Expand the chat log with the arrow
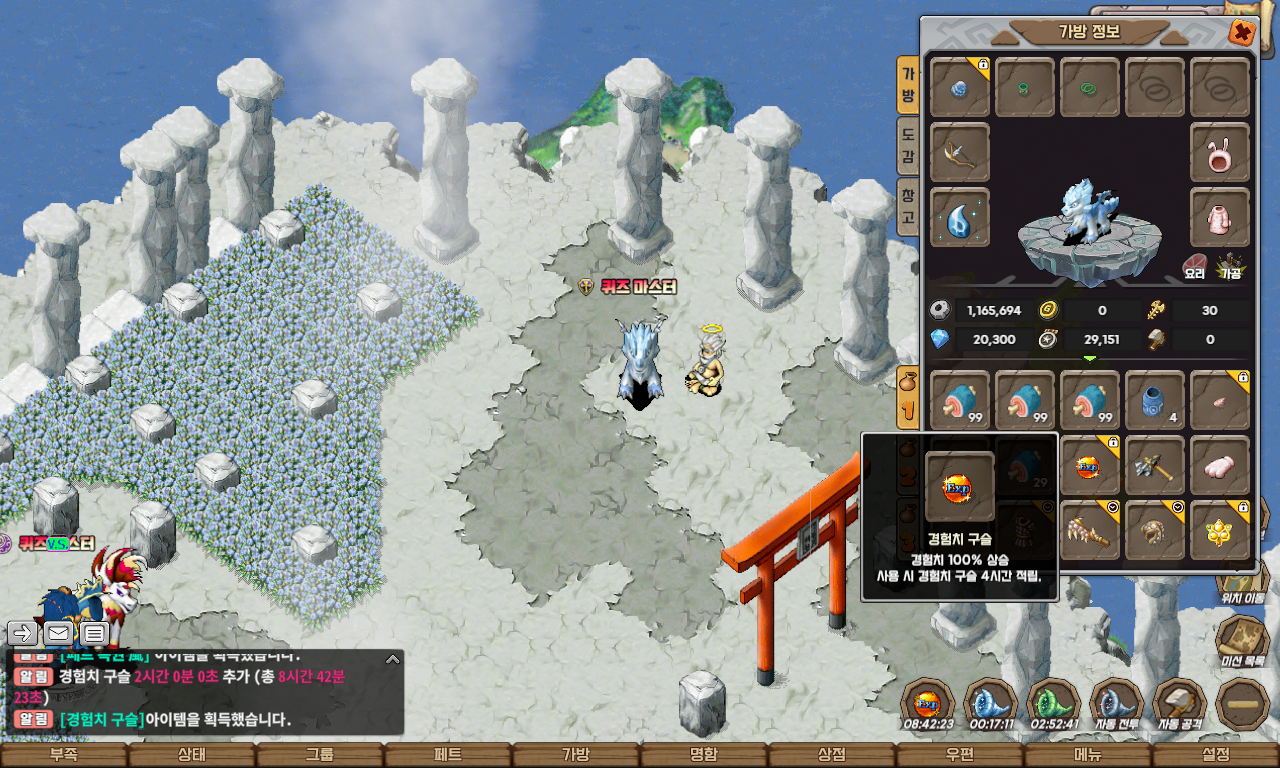The image size is (1280, 768). [x=393, y=659]
